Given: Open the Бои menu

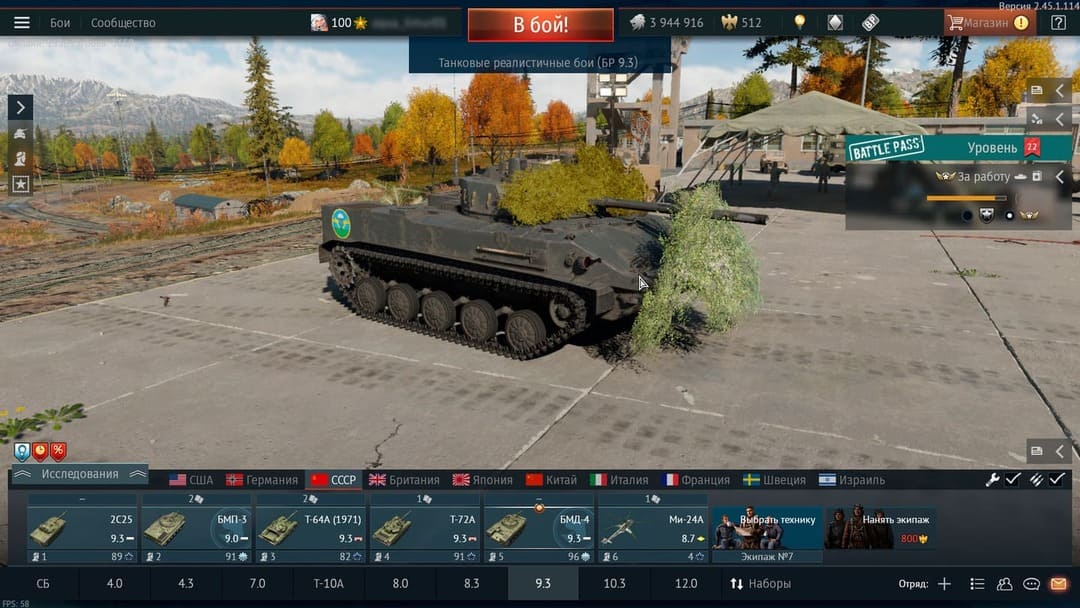Looking at the screenshot, I should pyautogui.click(x=60, y=23).
